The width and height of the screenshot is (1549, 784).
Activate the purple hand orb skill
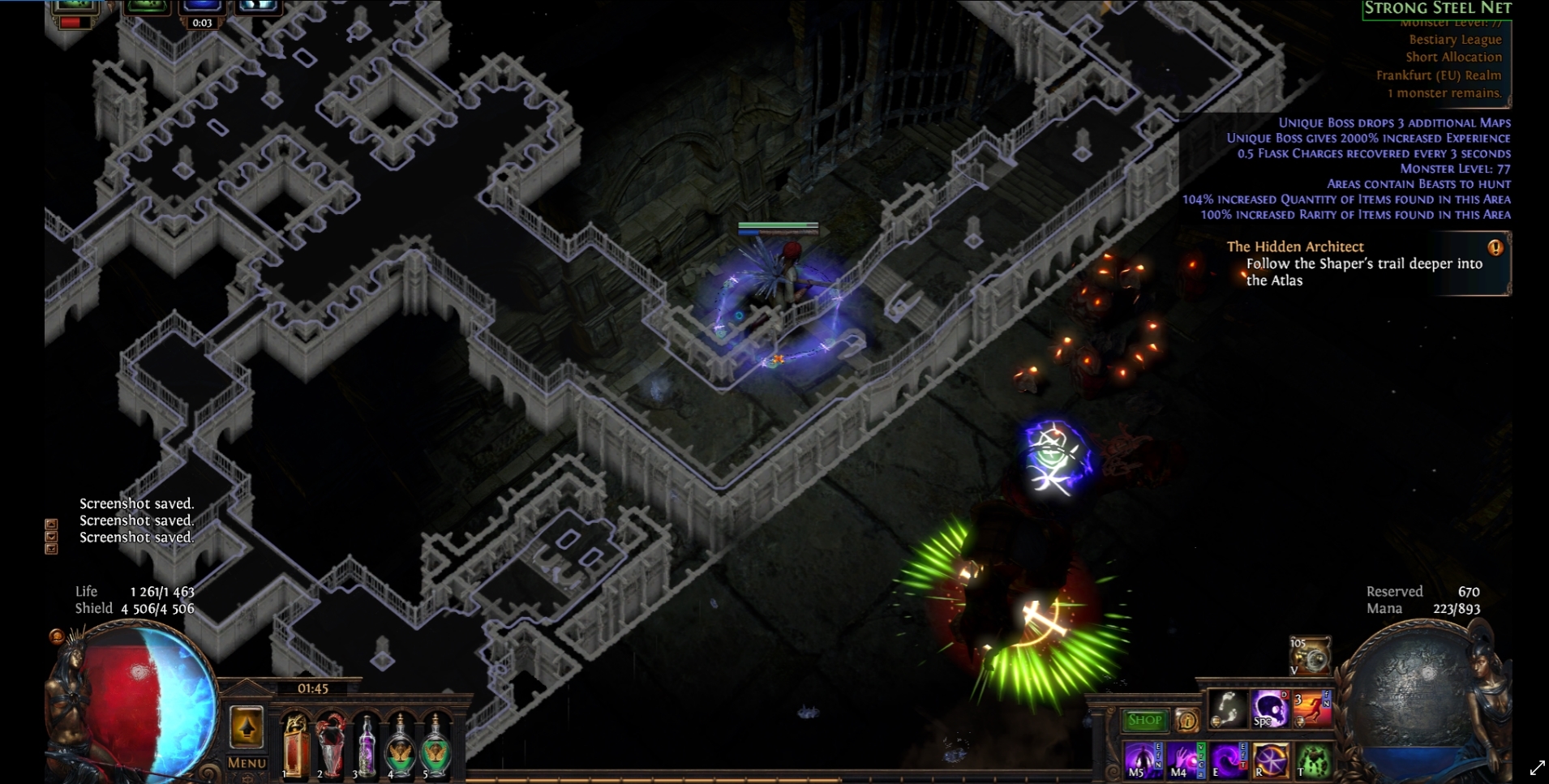[x=1184, y=761]
